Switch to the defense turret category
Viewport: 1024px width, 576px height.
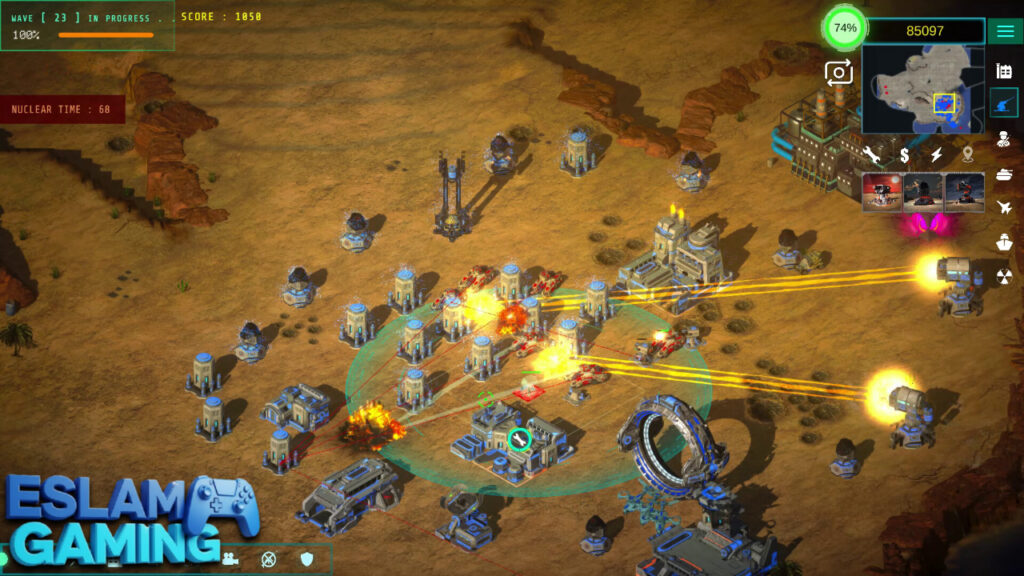[1005, 103]
